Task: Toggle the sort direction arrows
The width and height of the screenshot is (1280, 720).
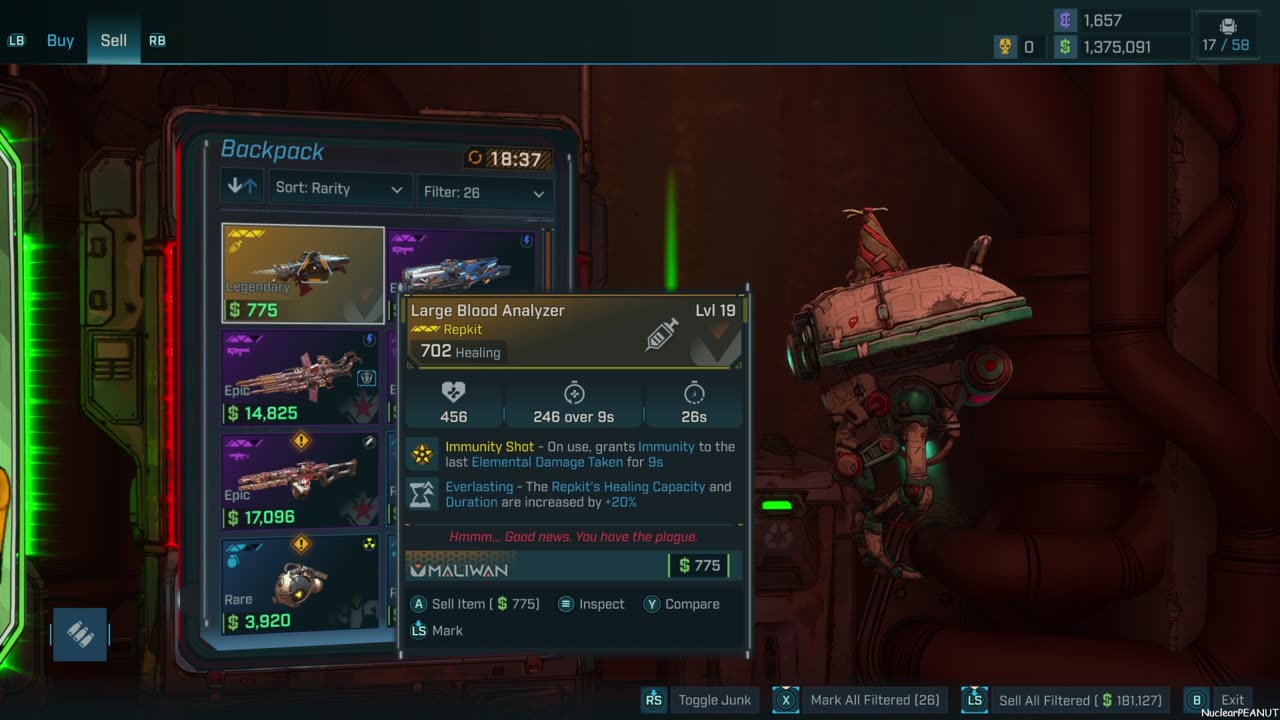Action: point(242,187)
